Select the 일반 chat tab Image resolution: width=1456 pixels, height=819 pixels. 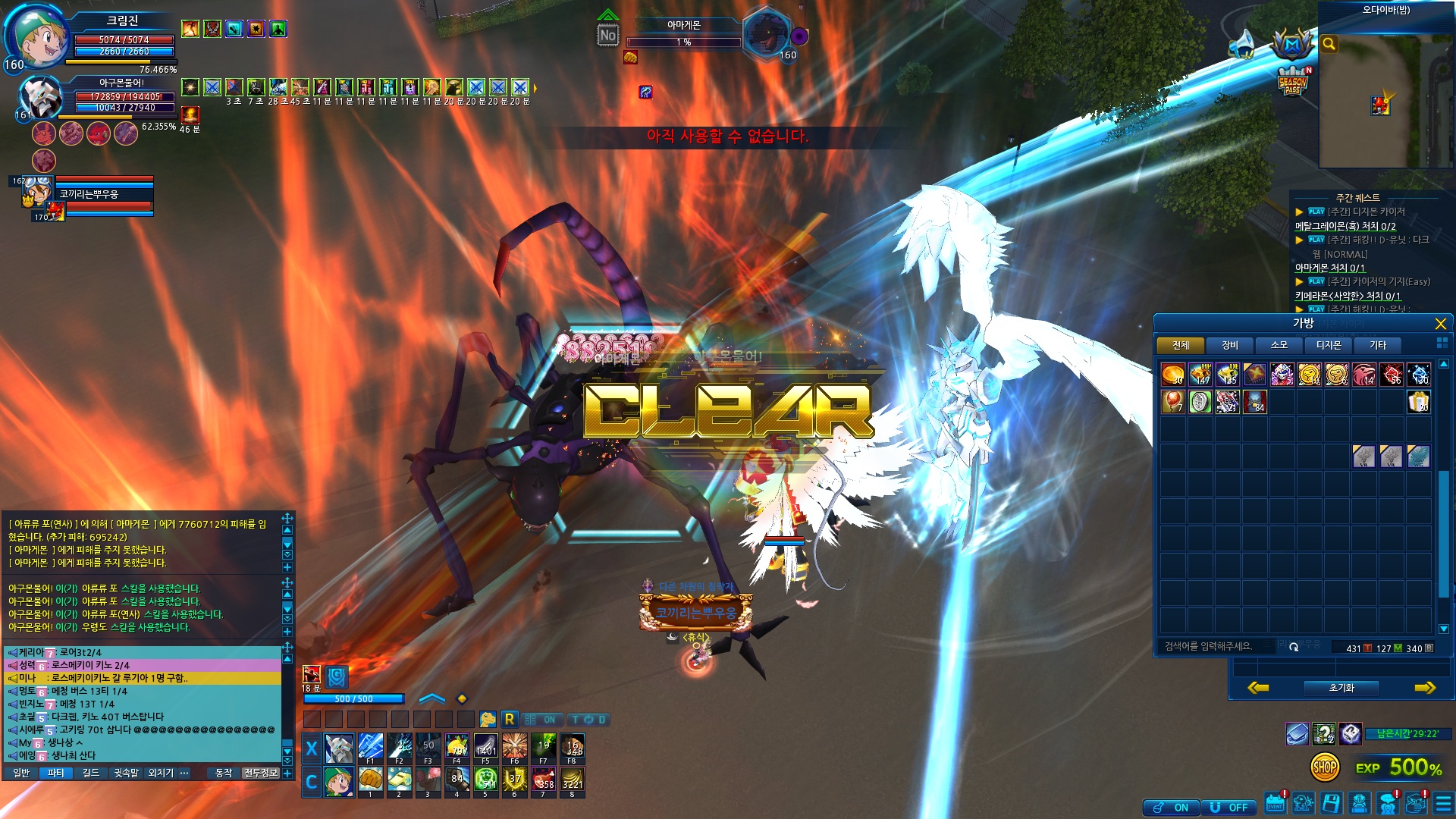click(21, 773)
